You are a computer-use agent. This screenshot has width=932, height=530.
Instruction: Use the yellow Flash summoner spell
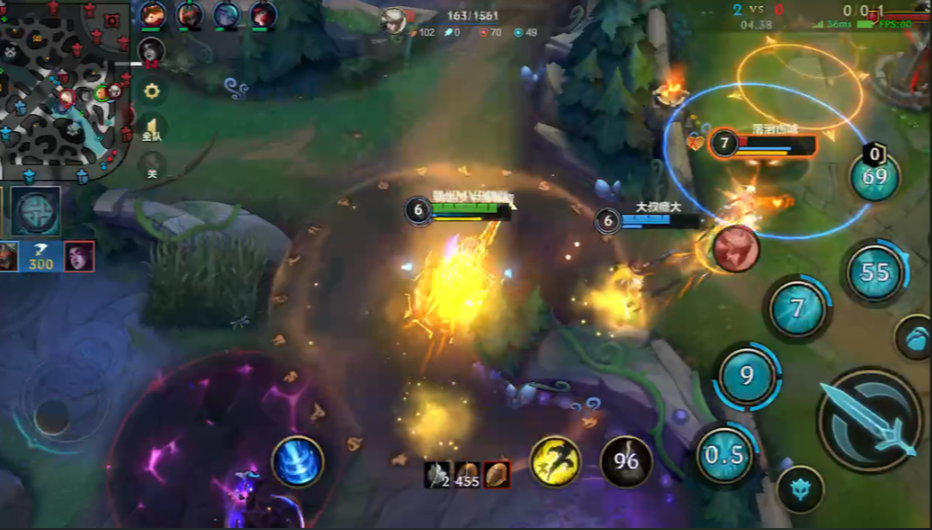[x=555, y=462]
